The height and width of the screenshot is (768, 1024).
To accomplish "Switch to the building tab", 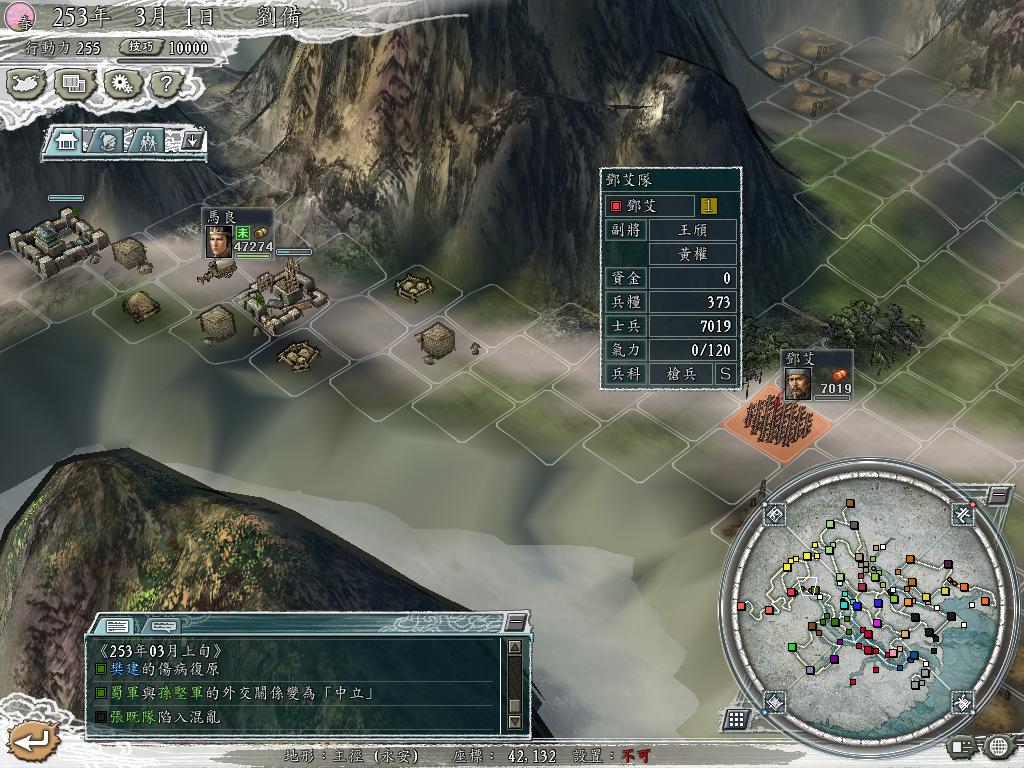I will click(67, 141).
